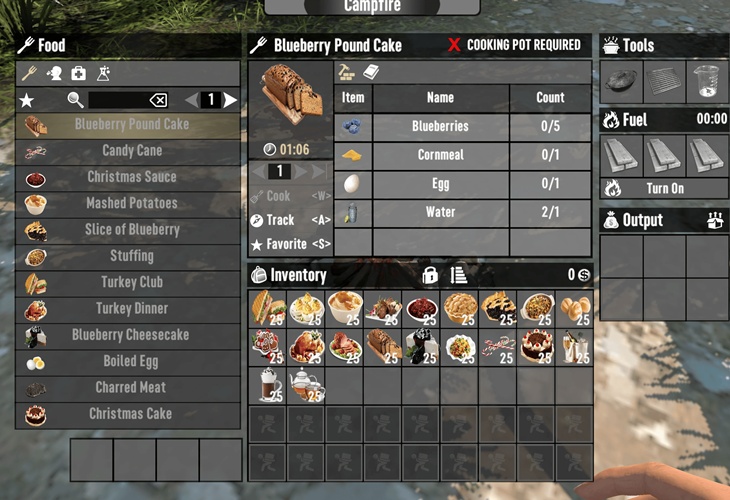This screenshot has height=500, width=730.
Task: Favorite the Blueberry Pound Cake recipe
Action: (x=287, y=244)
